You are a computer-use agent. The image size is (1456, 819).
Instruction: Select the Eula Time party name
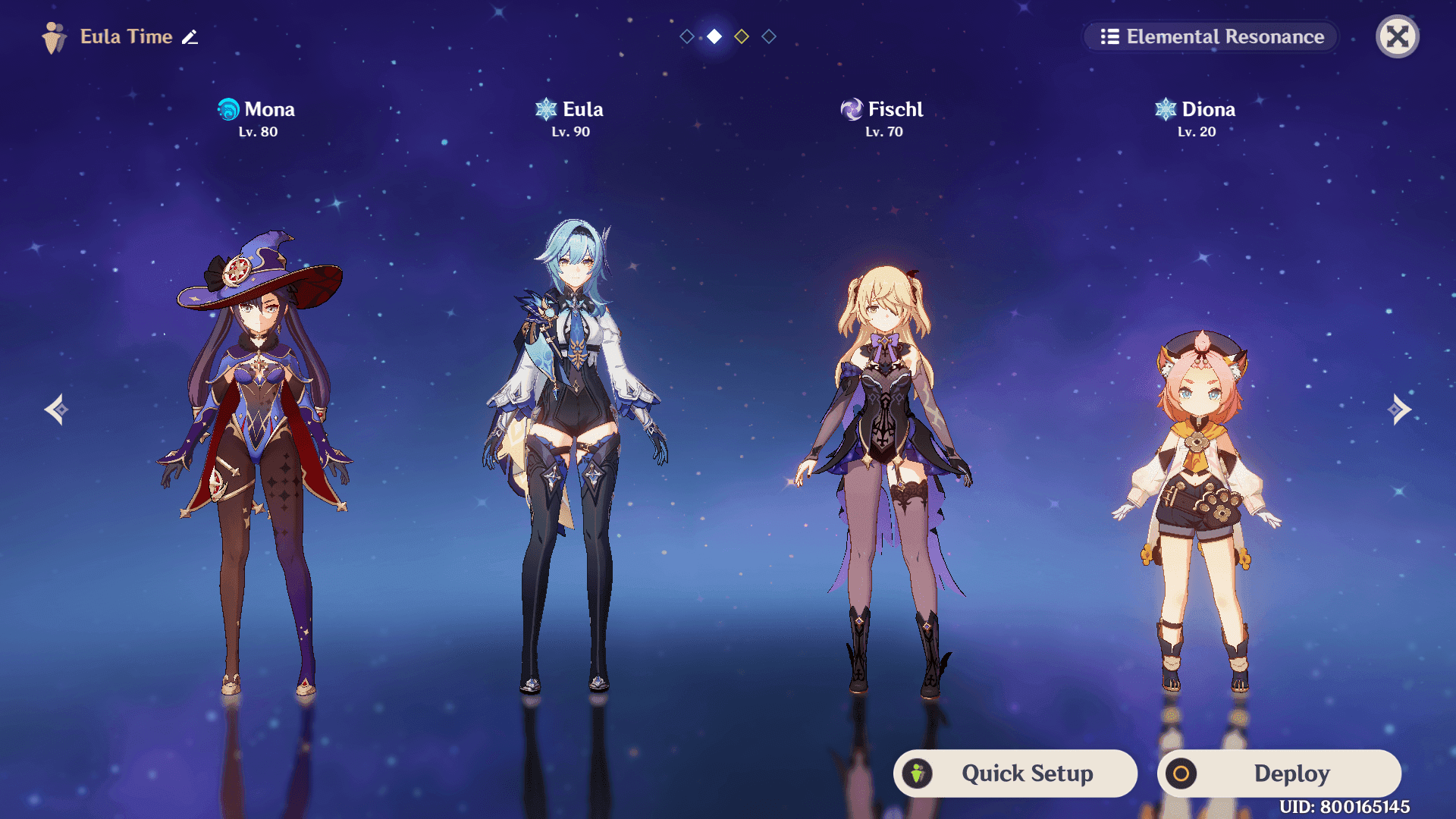(x=126, y=36)
